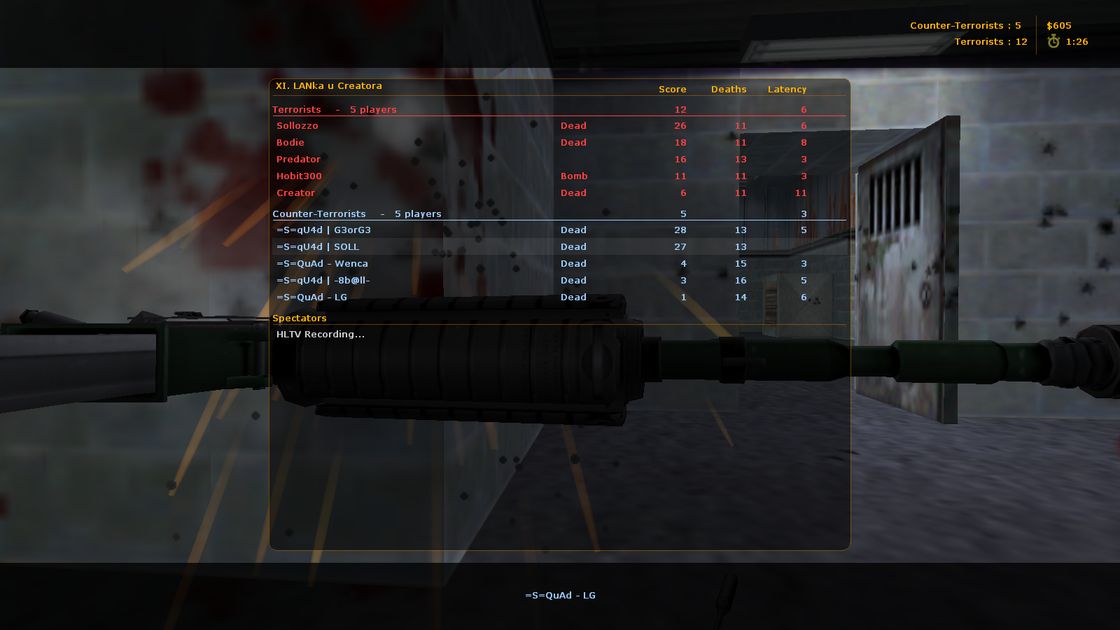1120x630 pixels.
Task: Click the =S=qU4d | SOLL row
Action: tap(318, 247)
